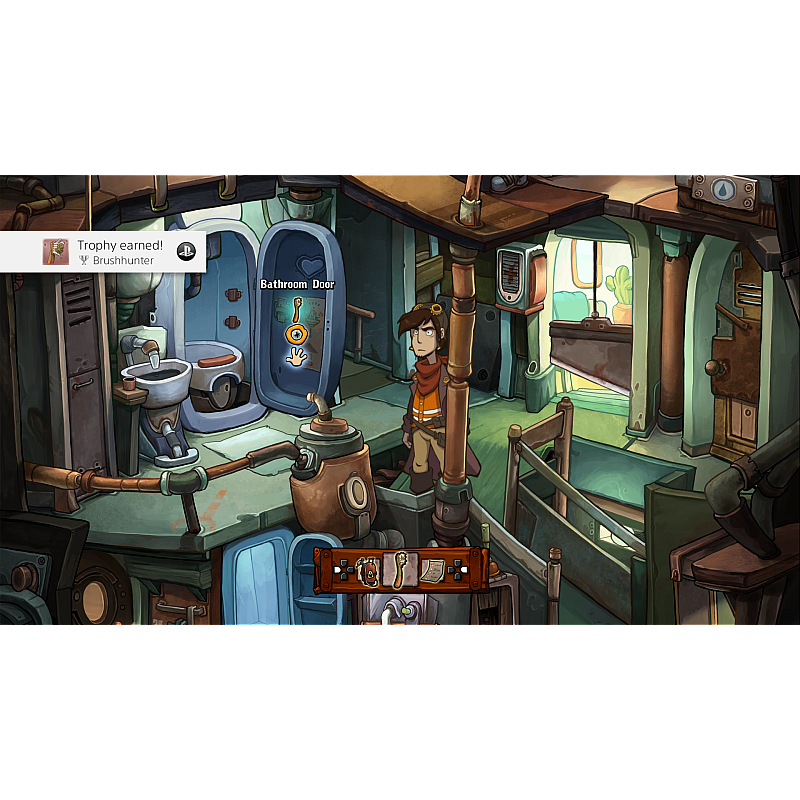Click the orange ring hotspot marker
Viewport: 800px width, 800px height.
[296, 334]
